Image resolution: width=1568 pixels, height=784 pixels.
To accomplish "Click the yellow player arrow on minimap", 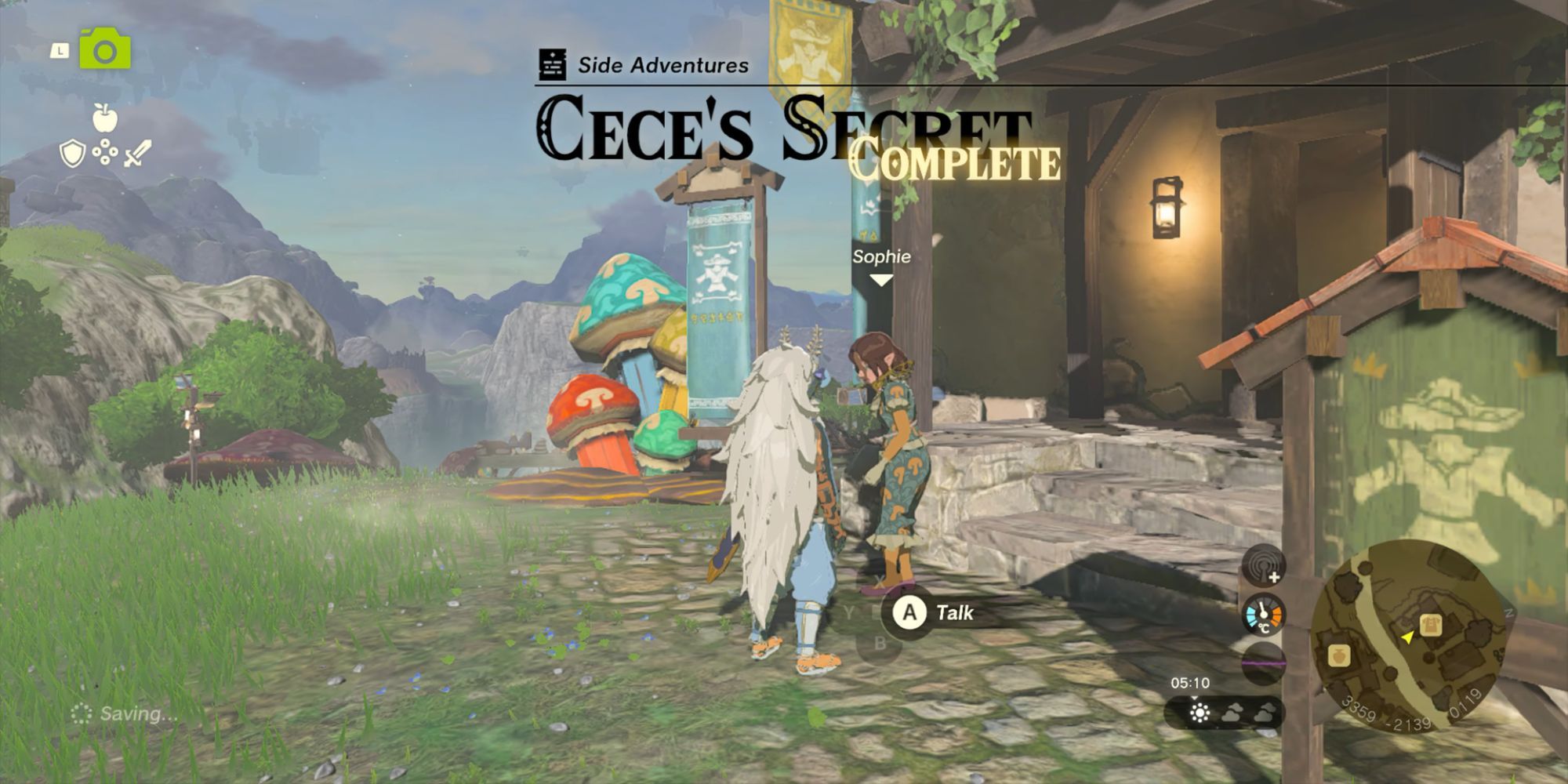I will pyautogui.click(x=1408, y=638).
